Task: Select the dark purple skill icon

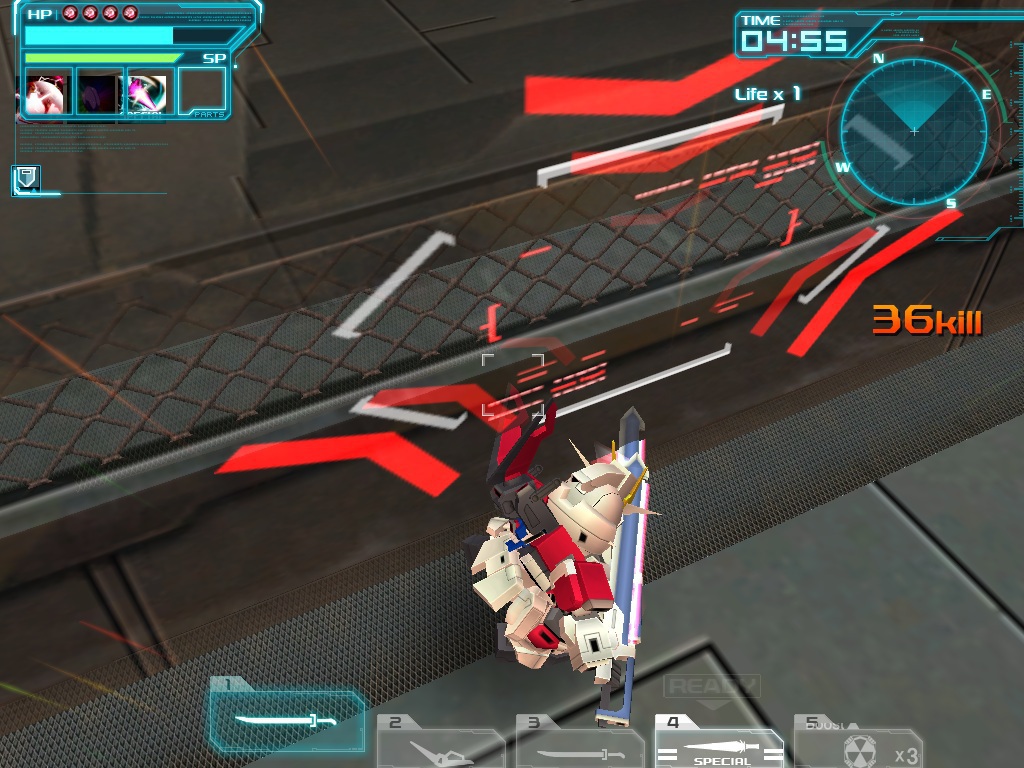Action: tap(100, 93)
